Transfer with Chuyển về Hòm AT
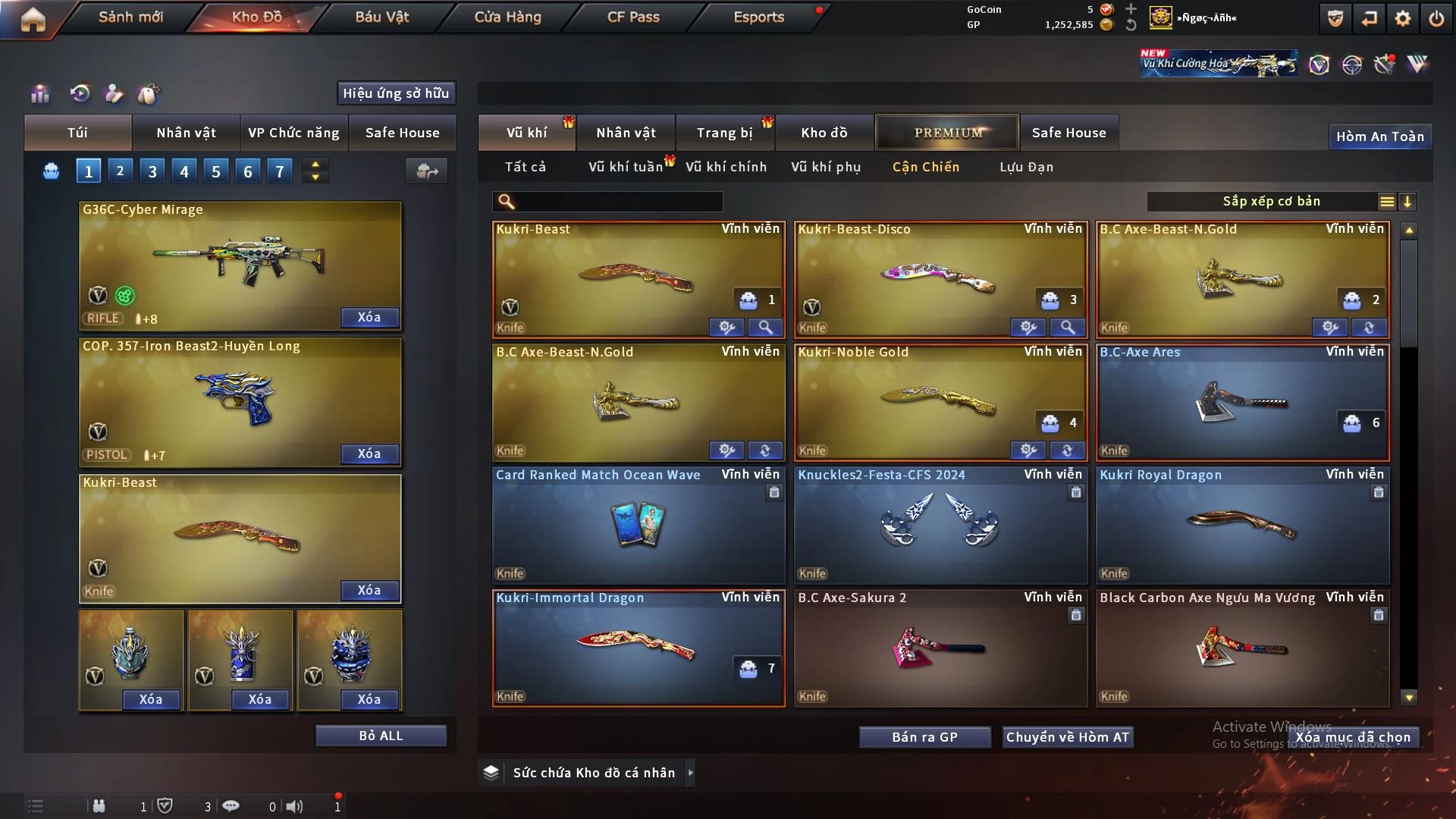 [x=1067, y=737]
